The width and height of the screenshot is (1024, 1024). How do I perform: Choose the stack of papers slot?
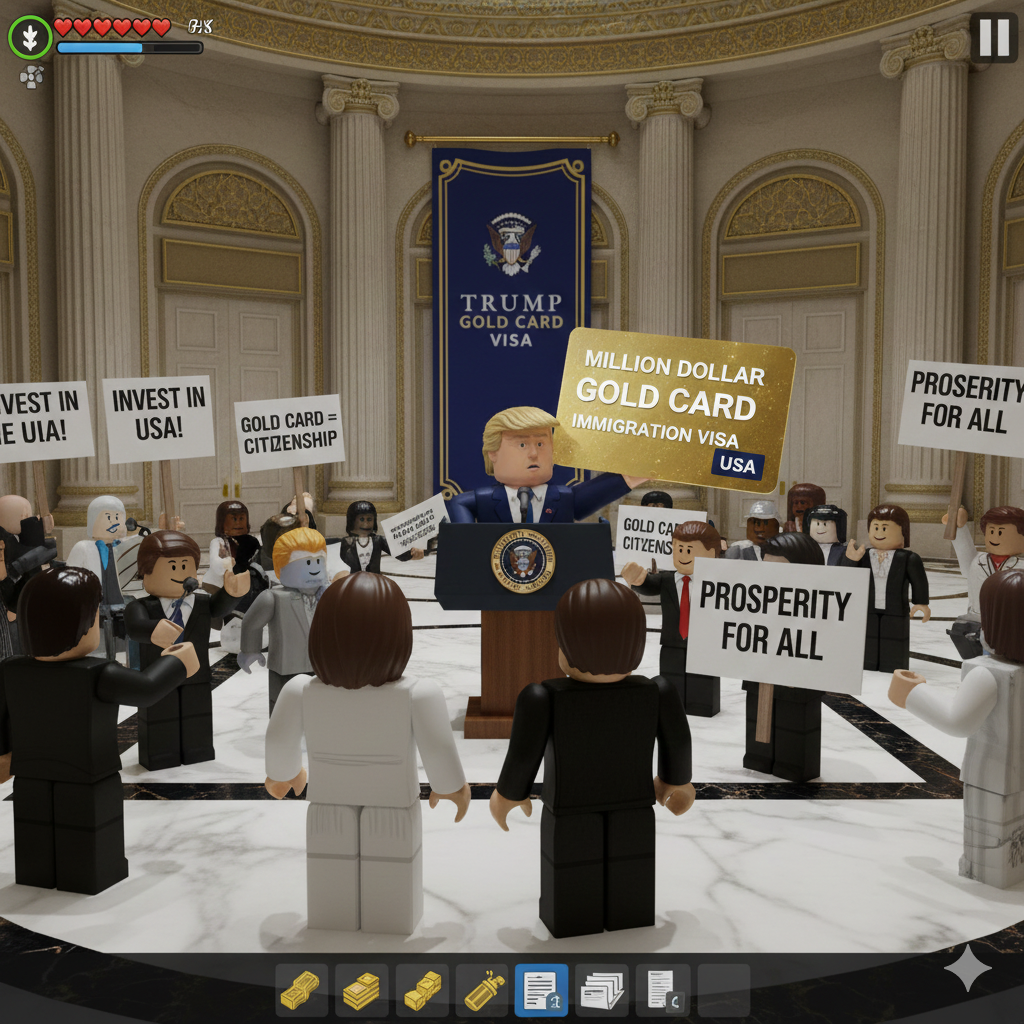(602, 990)
